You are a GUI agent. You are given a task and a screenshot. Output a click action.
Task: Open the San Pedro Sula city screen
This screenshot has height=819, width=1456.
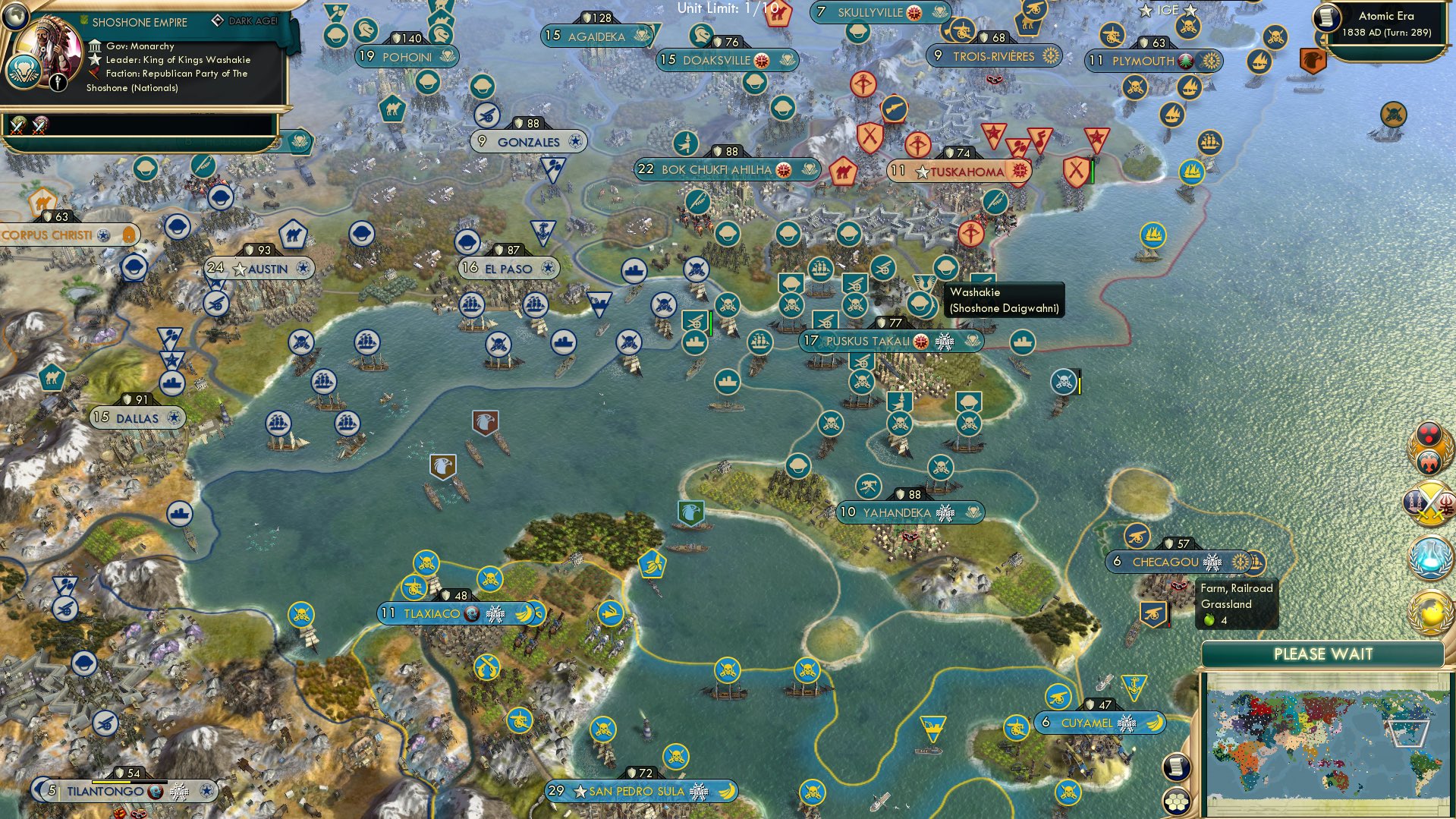[x=641, y=790]
